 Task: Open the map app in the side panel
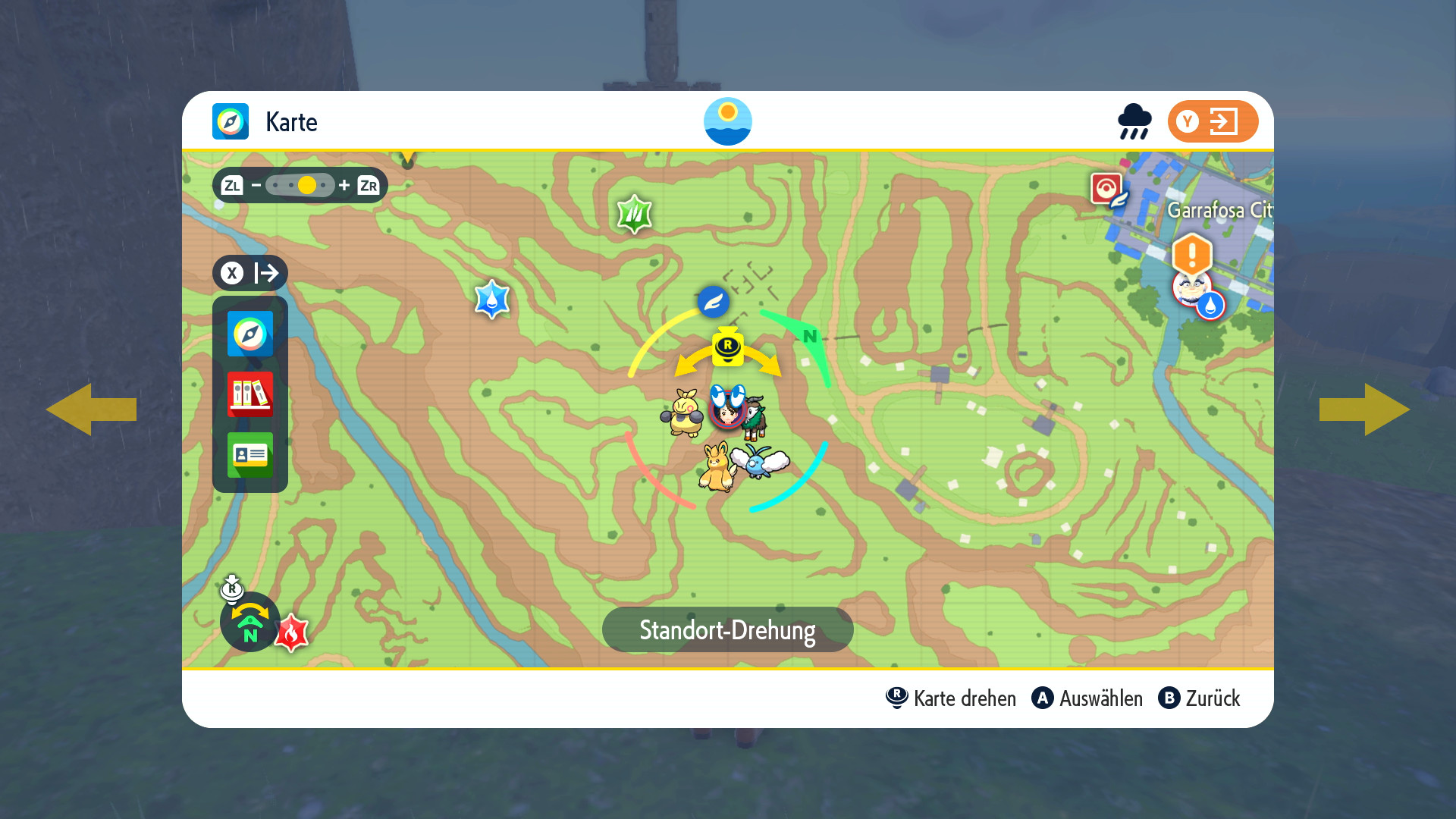tap(250, 334)
